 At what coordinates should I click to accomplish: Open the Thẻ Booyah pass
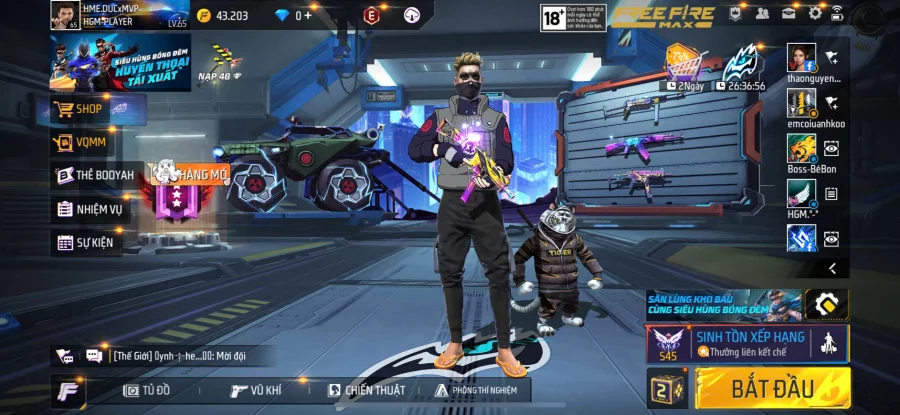[95, 175]
